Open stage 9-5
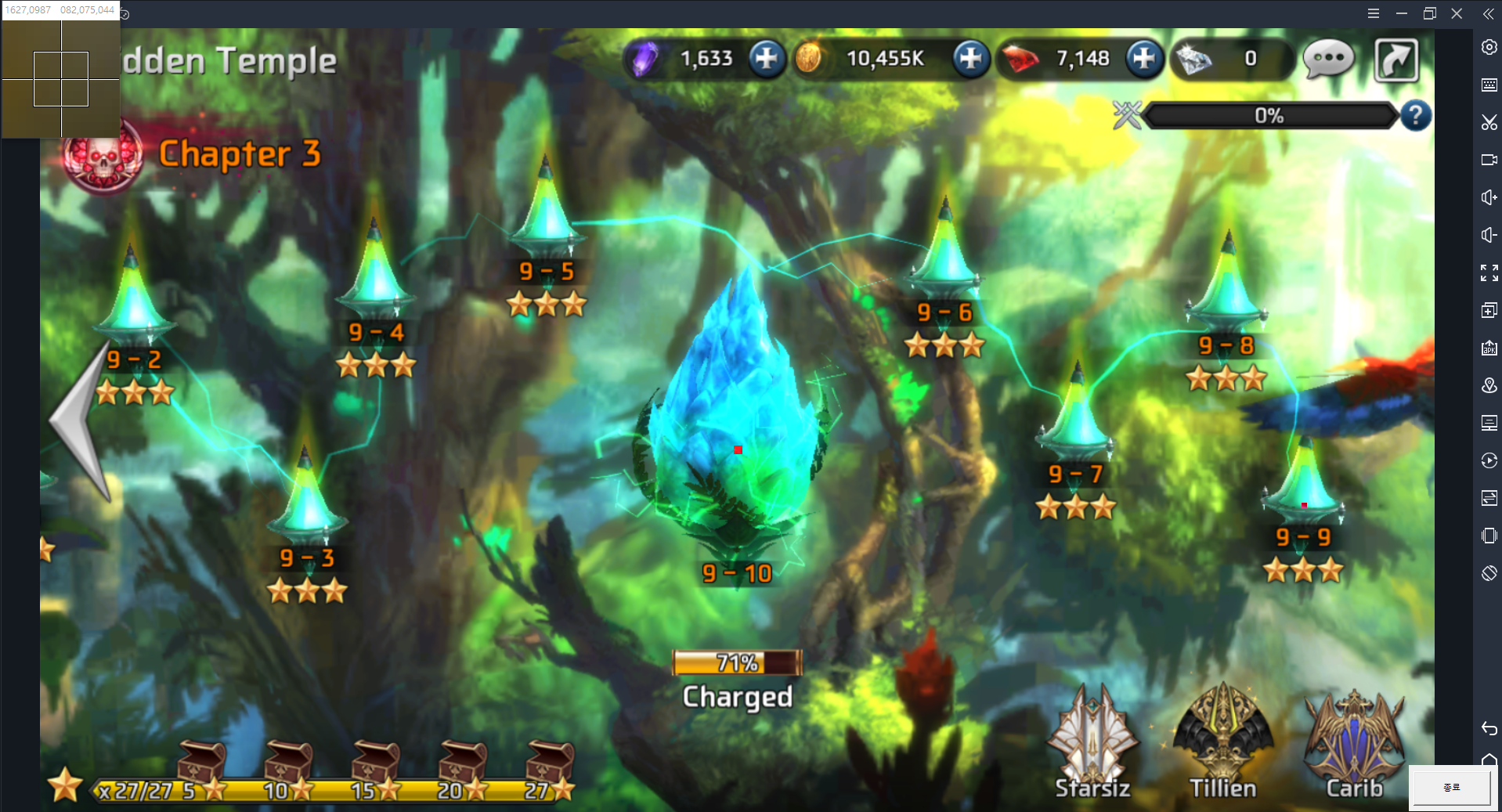 coord(546,219)
